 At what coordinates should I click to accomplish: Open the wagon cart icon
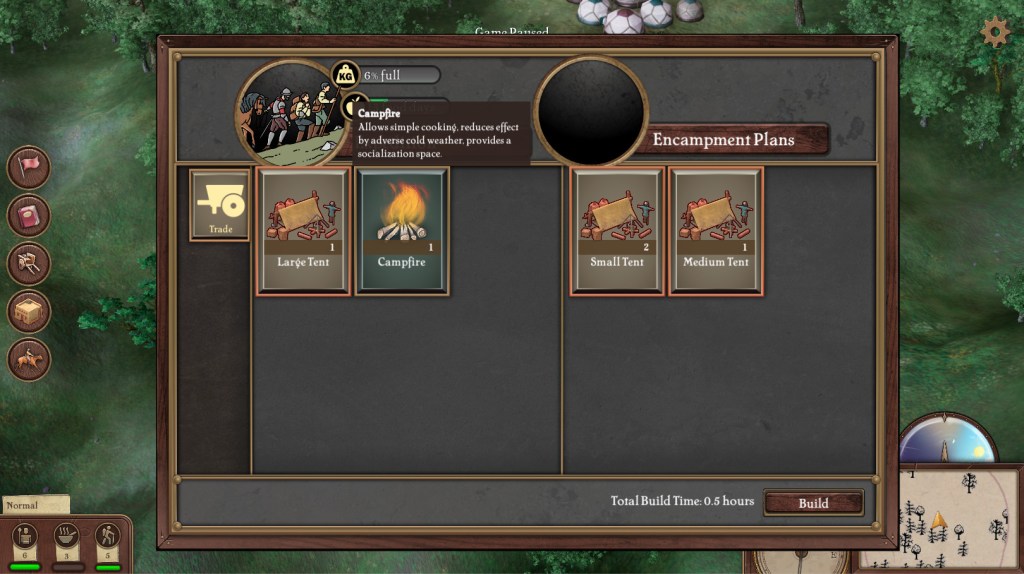point(29,263)
